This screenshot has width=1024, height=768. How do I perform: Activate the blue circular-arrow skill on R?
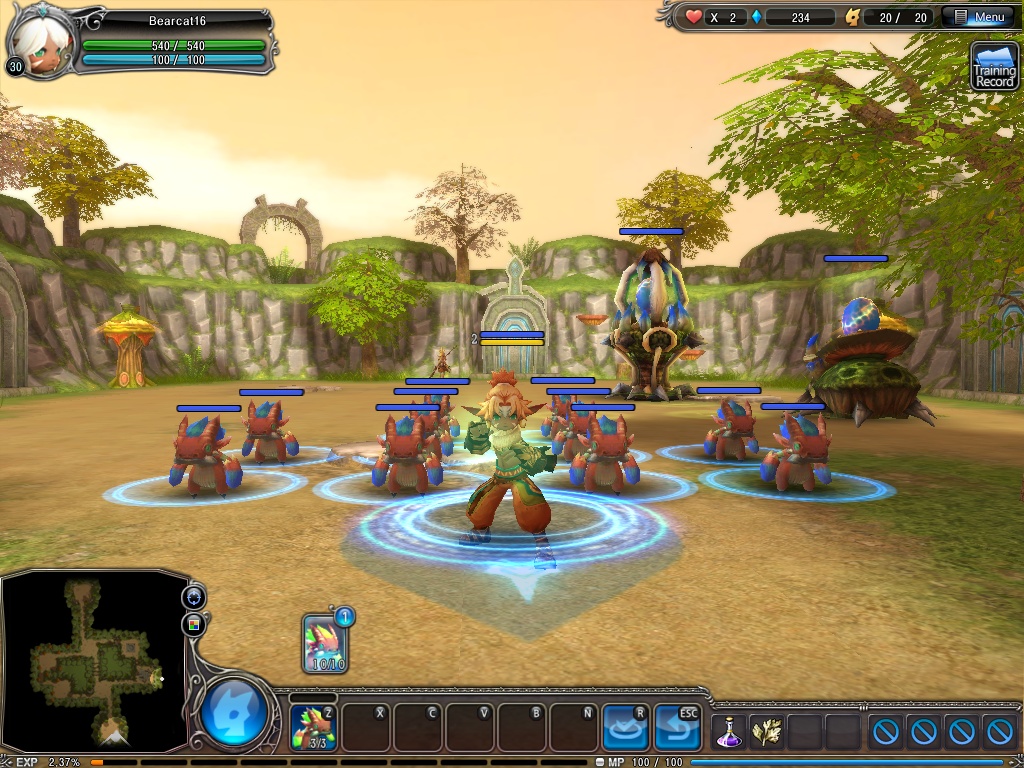coord(625,727)
